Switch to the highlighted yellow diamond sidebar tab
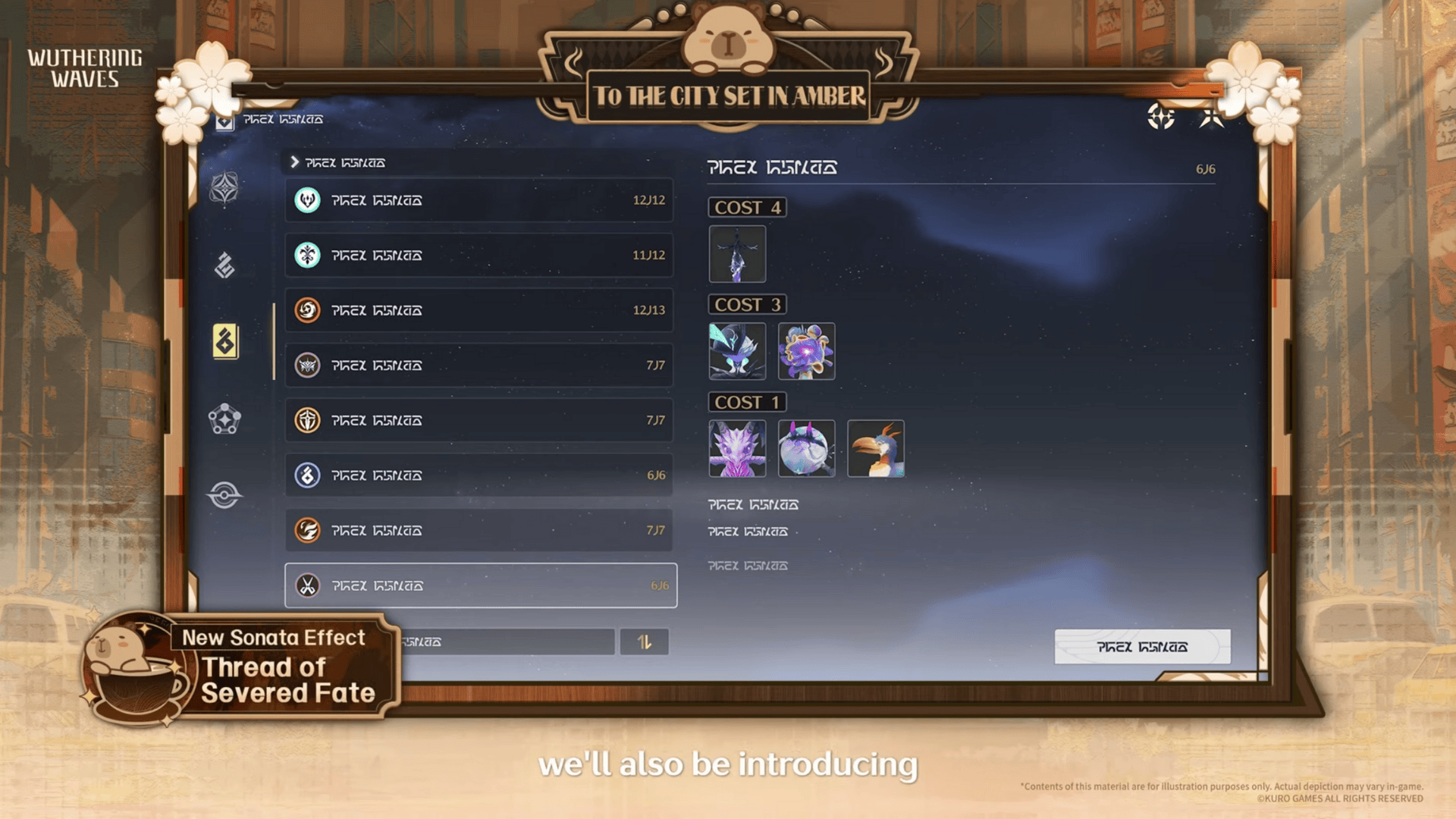1456x819 pixels. [225, 341]
